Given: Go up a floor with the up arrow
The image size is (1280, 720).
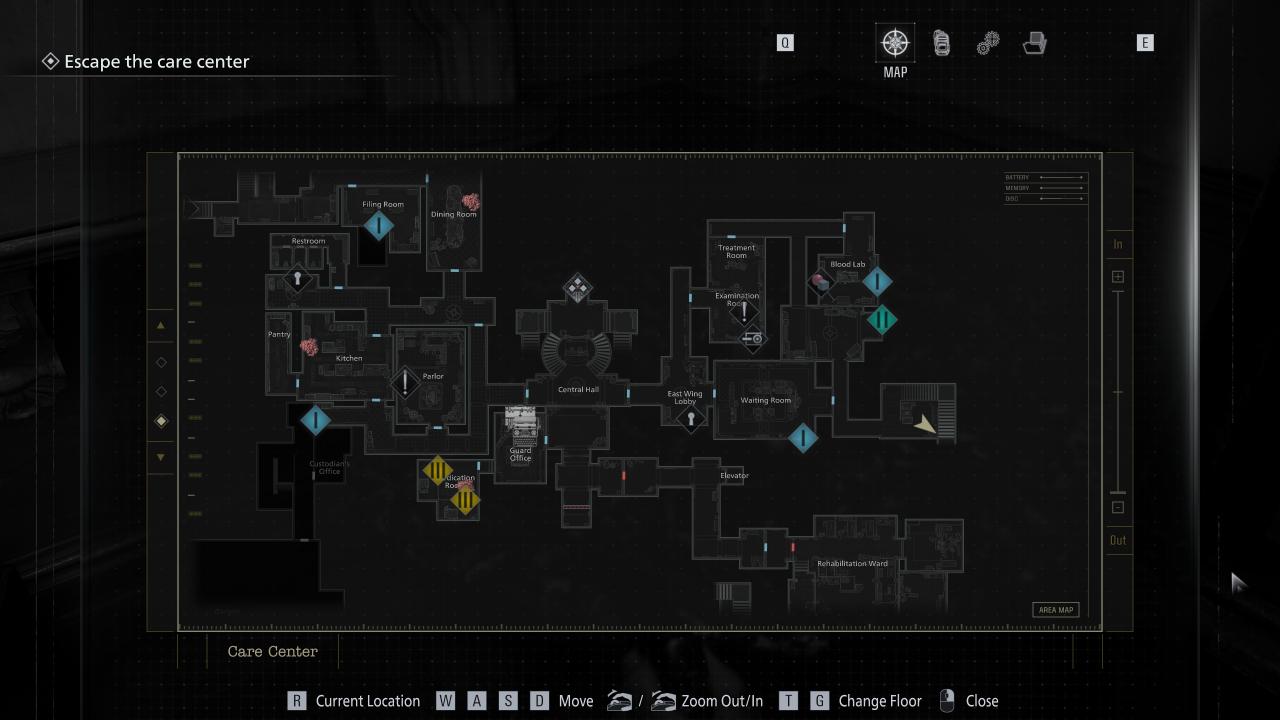Looking at the screenshot, I should point(161,326).
